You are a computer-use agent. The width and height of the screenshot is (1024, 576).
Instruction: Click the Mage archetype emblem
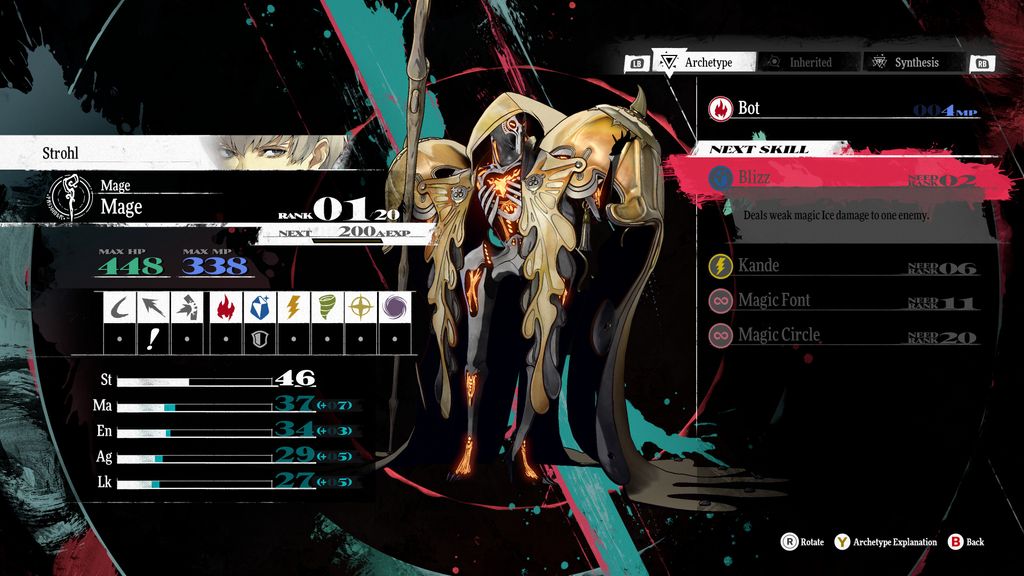tap(73, 199)
